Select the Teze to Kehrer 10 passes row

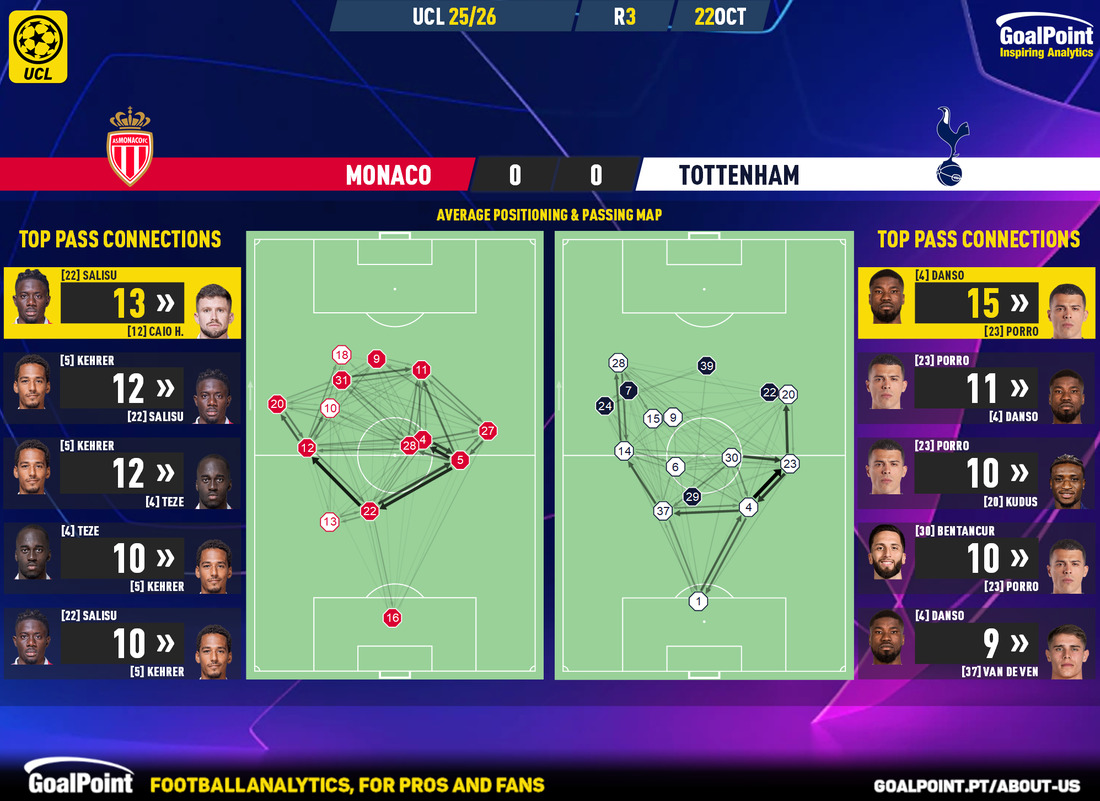[121, 558]
